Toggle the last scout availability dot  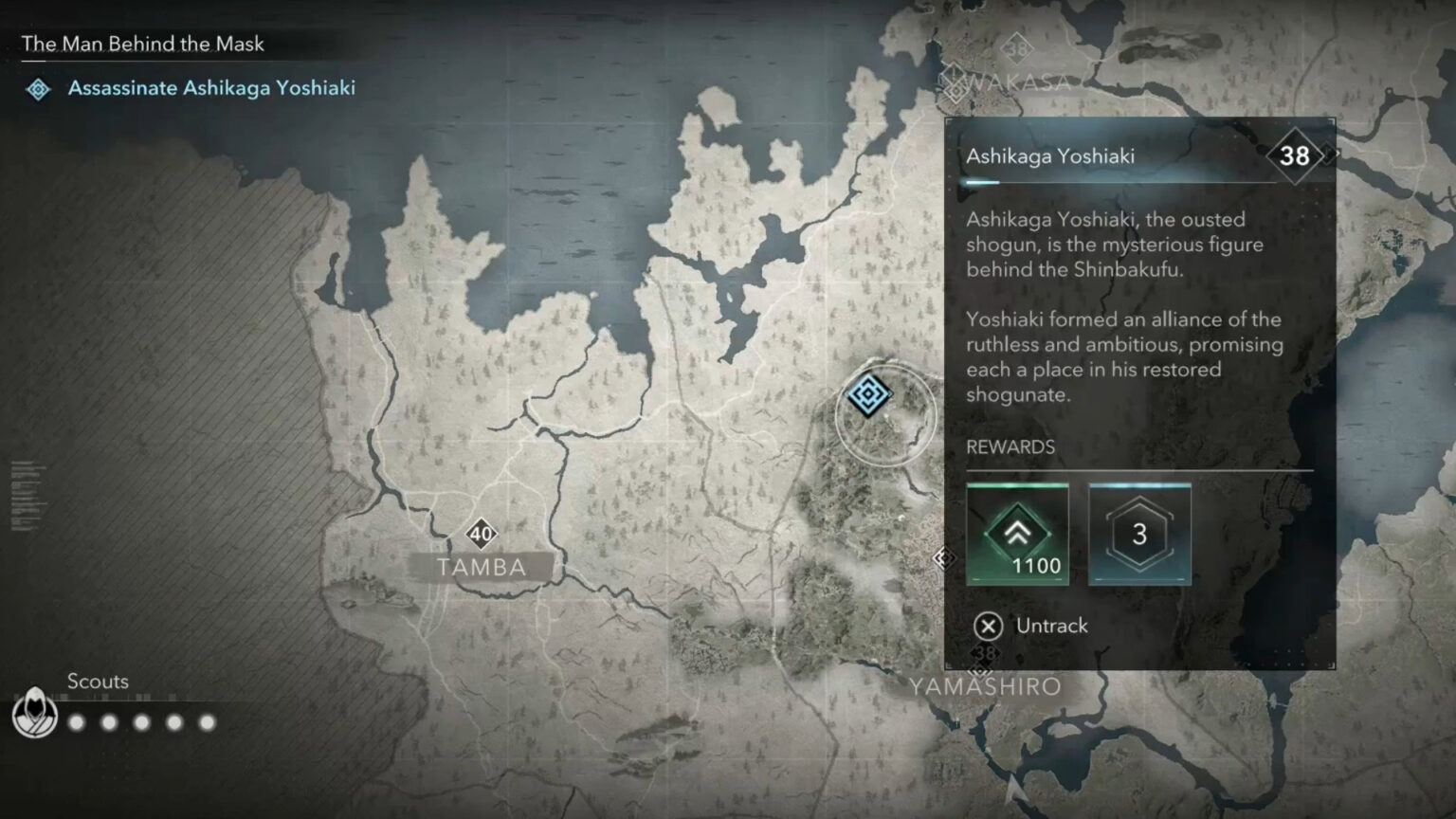[207, 722]
